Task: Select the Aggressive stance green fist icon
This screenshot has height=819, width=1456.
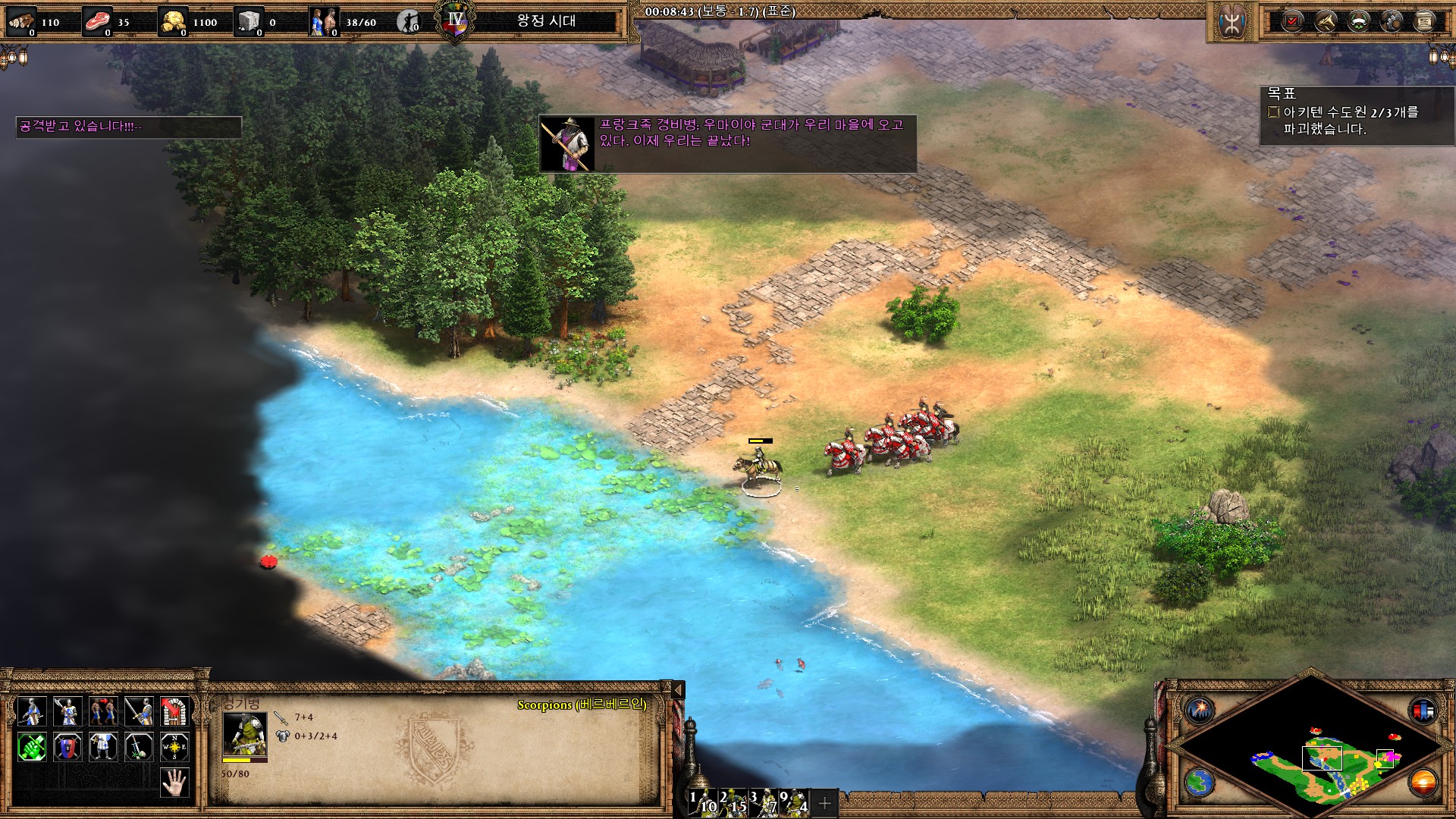Action: tap(32, 747)
